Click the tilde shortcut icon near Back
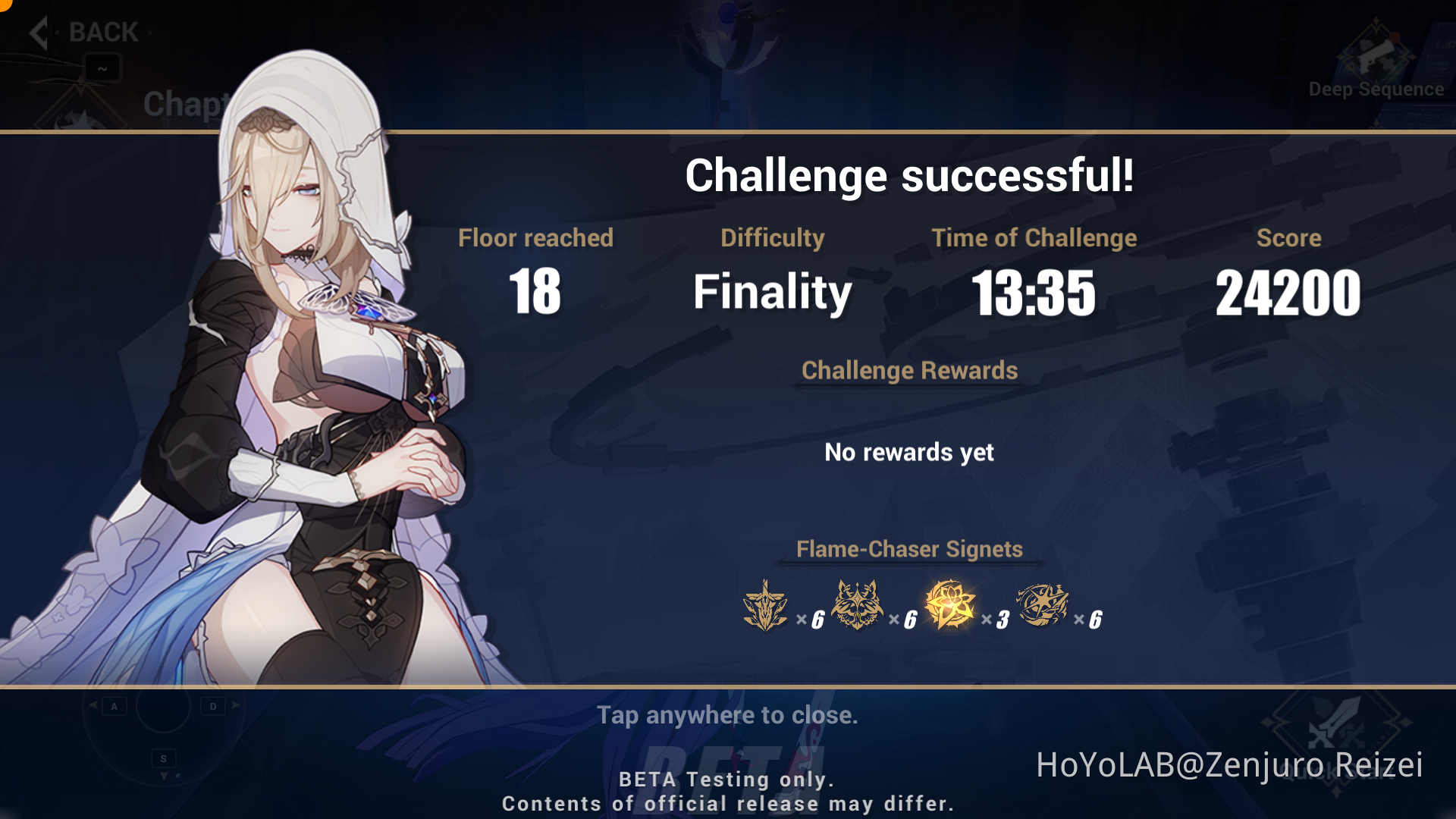1456x819 pixels. point(102,67)
